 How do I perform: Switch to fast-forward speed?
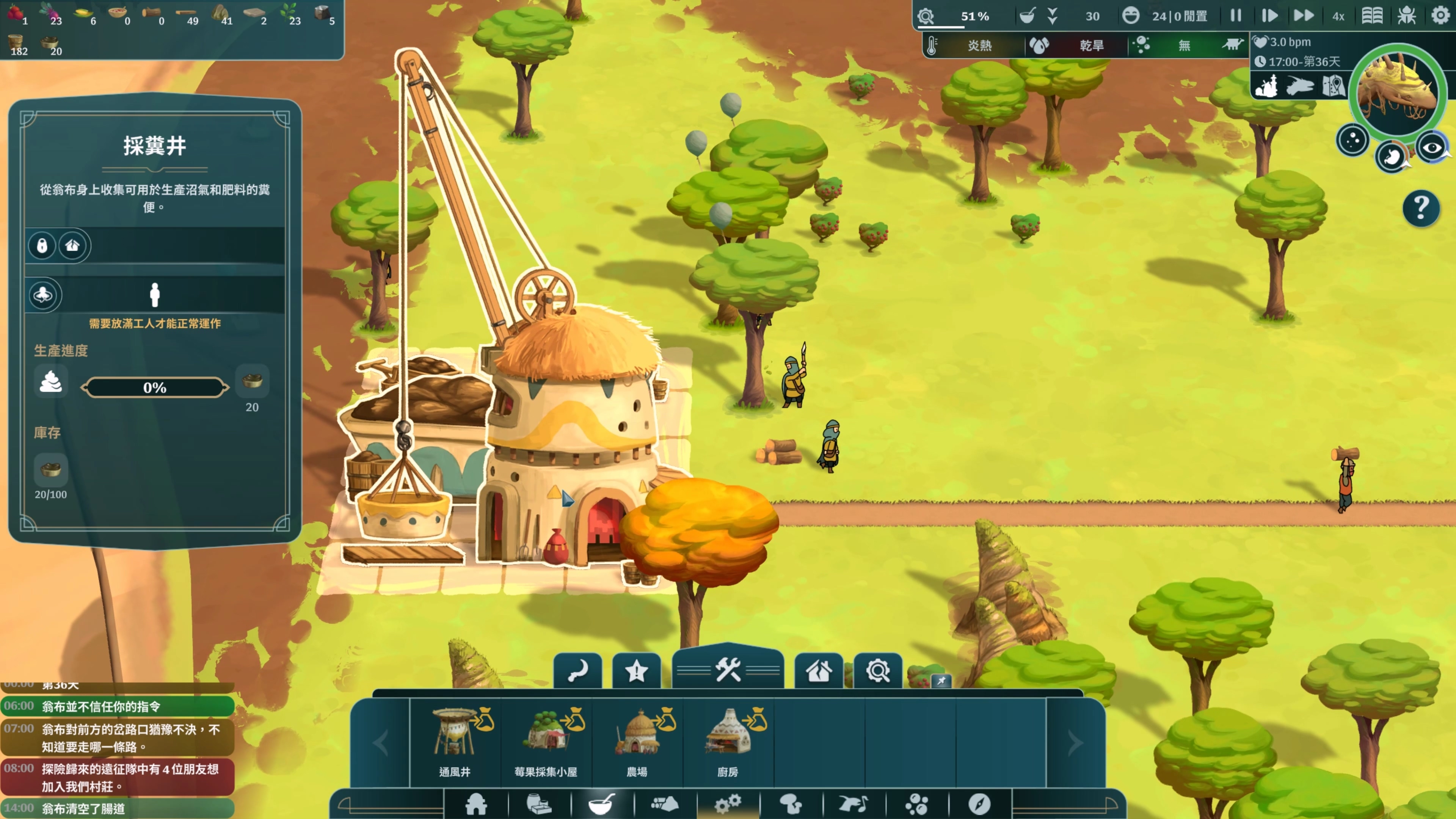[1304, 16]
